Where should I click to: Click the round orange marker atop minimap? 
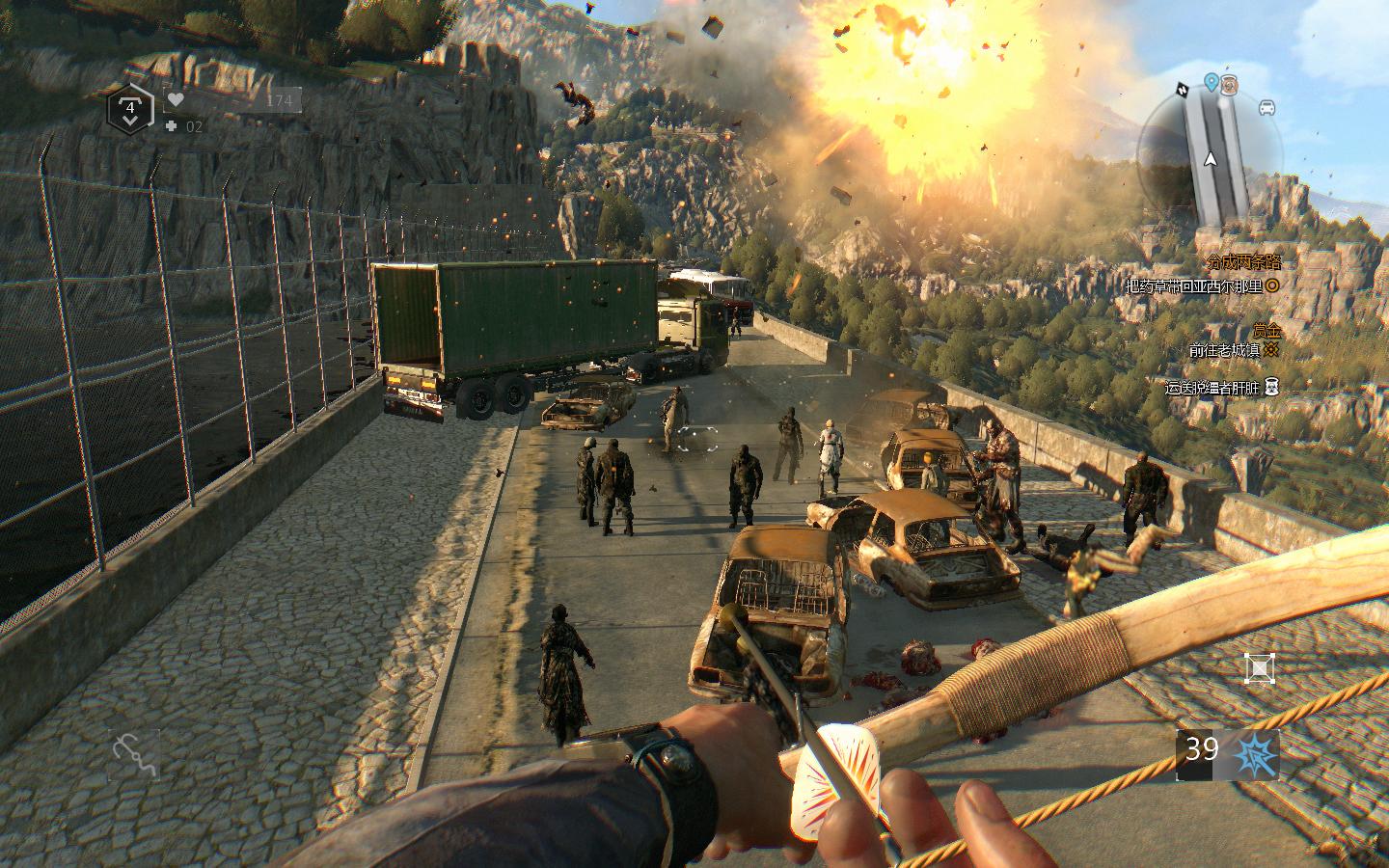[x=1230, y=84]
